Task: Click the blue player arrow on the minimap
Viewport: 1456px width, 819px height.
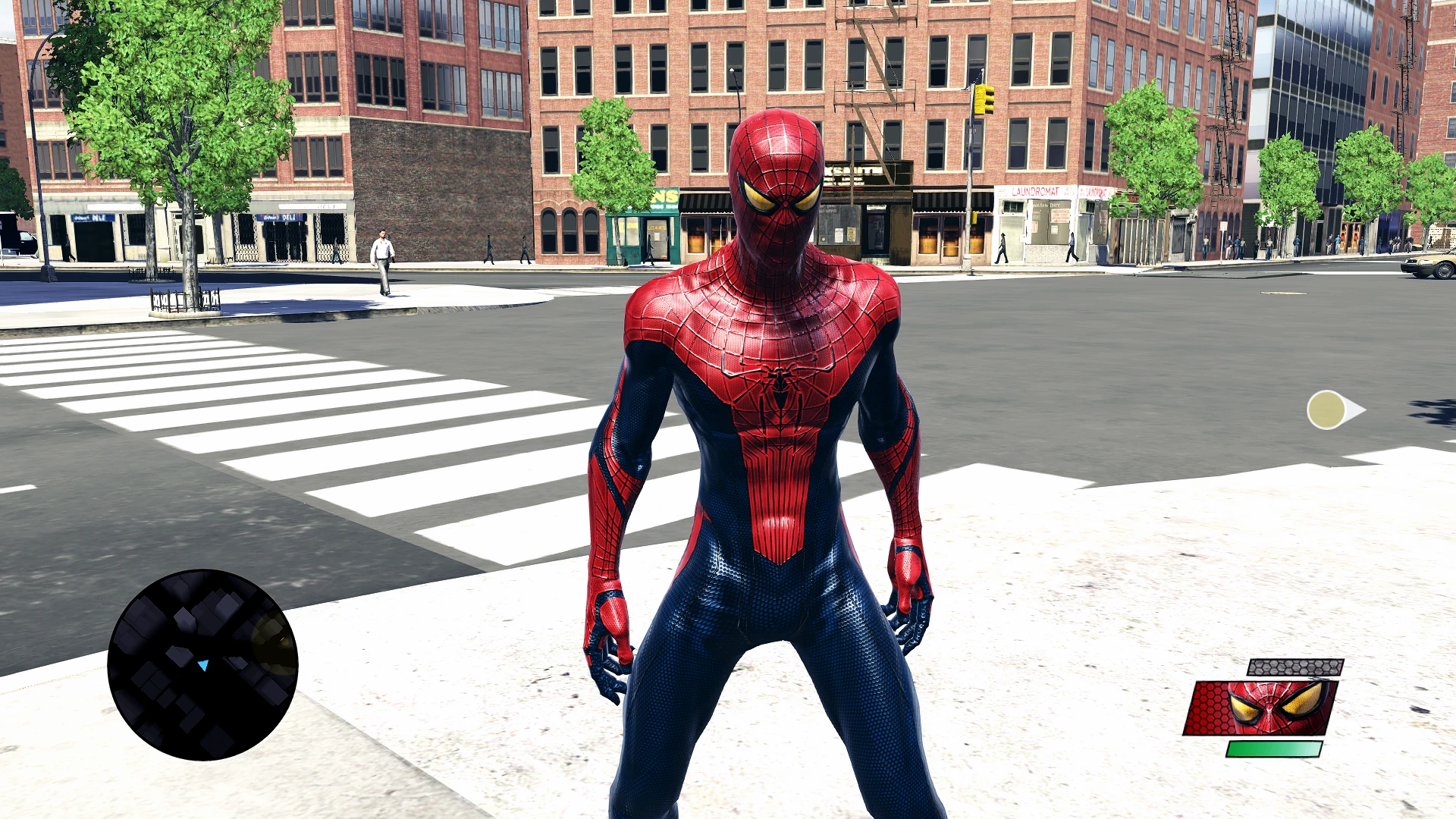Action: [x=203, y=666]
